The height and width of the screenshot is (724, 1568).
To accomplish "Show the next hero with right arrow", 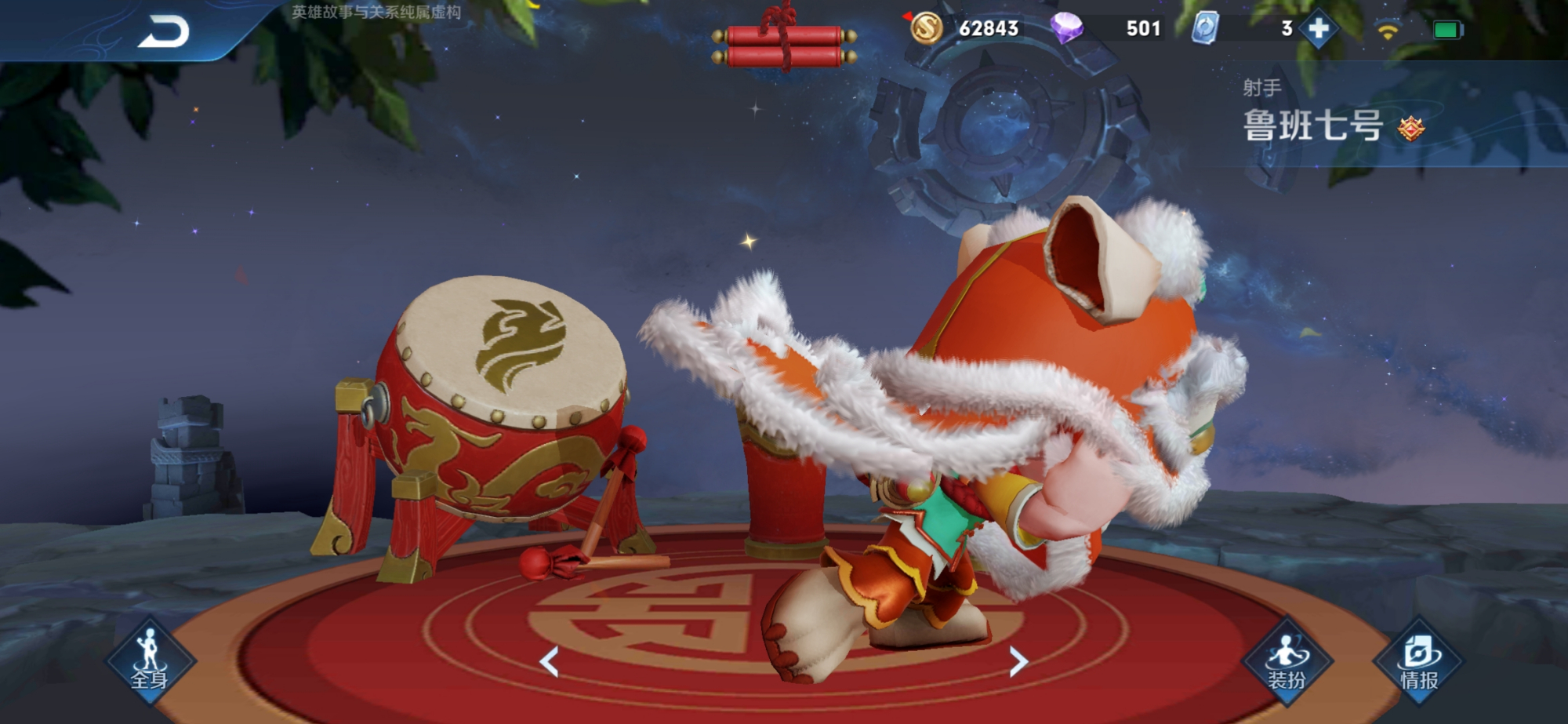I will (1018, 662).
